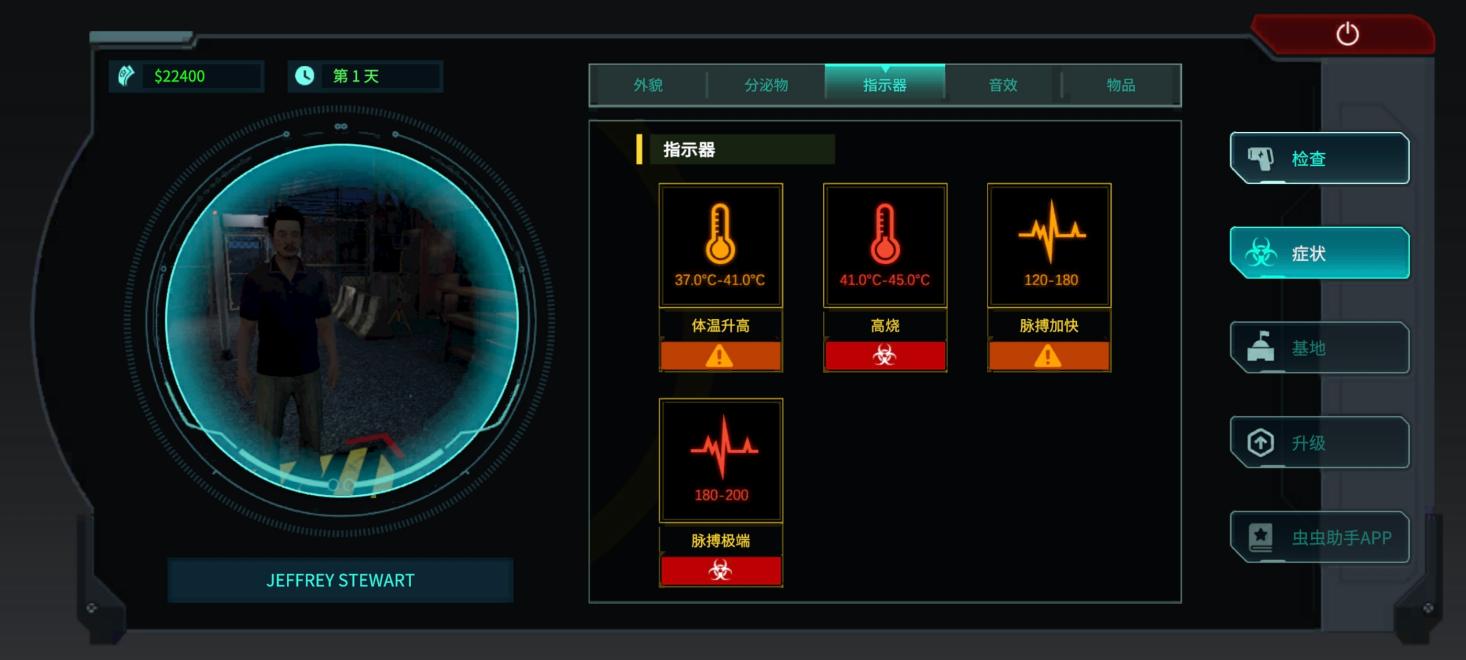This screenshot has width=1466, height=660.
Task: Select the 脉搏加快 120-180 pulse card
Action: click(1049, 276)
